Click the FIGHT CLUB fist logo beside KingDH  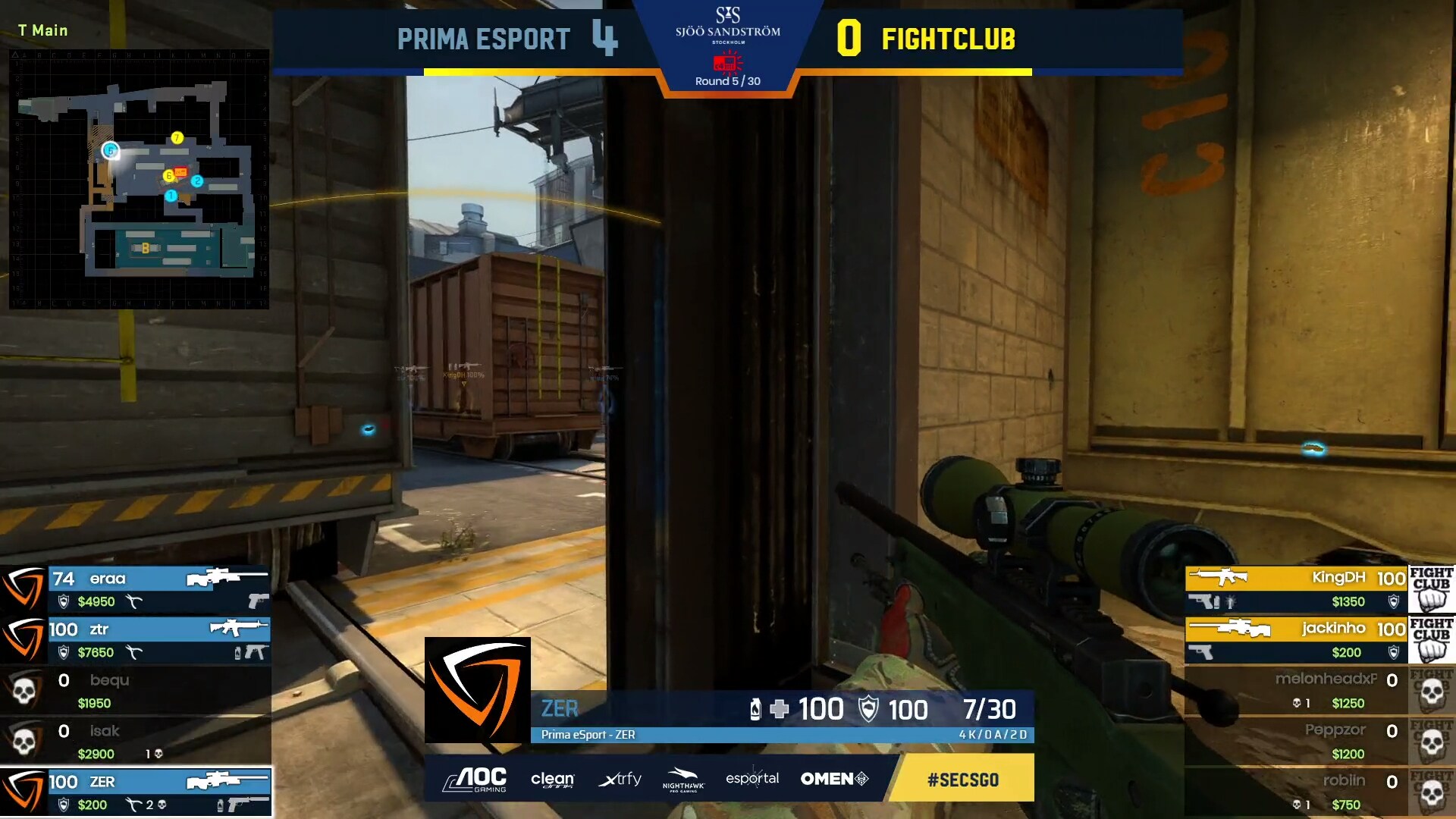point(1432,591)
